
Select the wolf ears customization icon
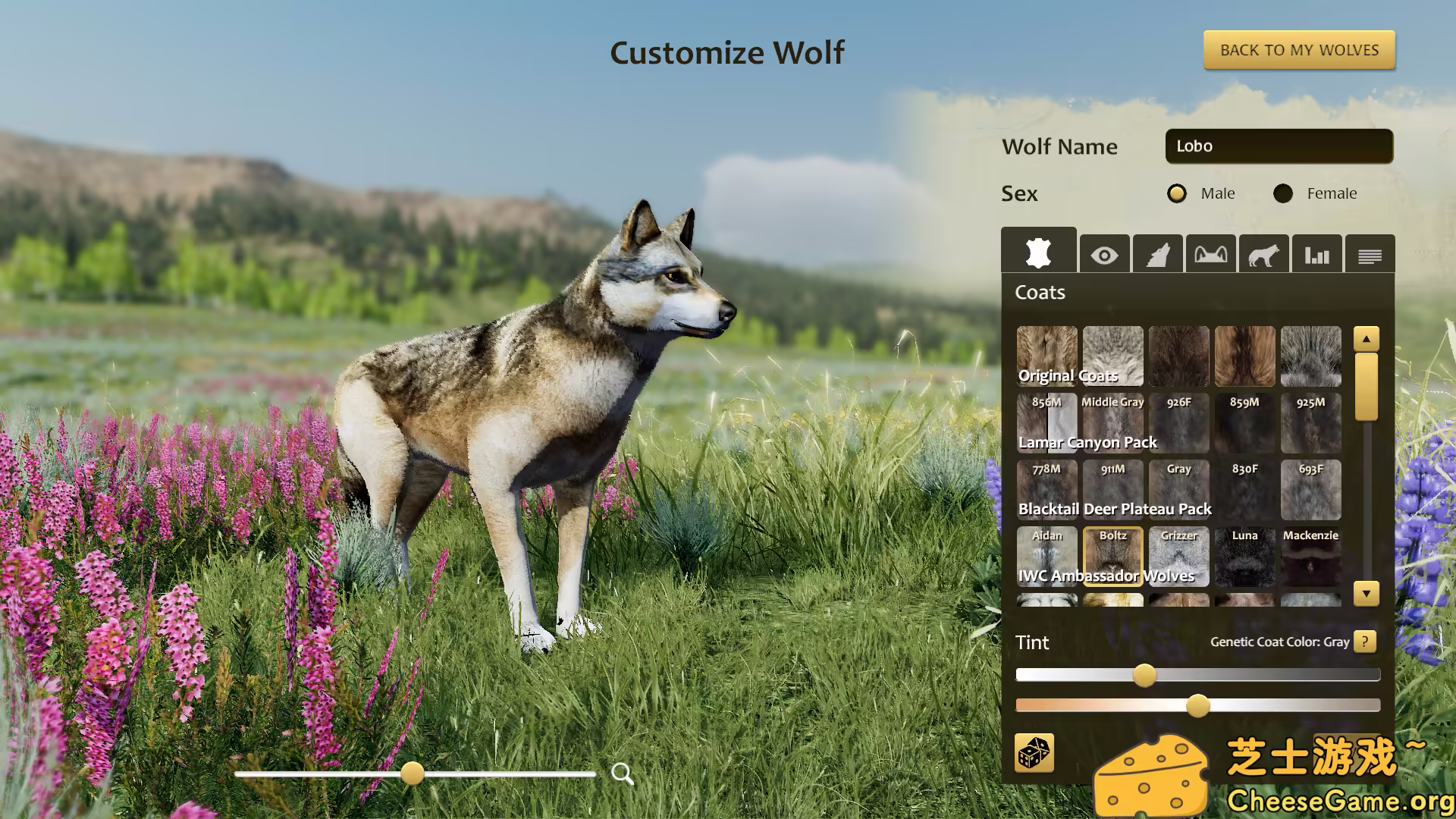click(x=1210, y=254)
